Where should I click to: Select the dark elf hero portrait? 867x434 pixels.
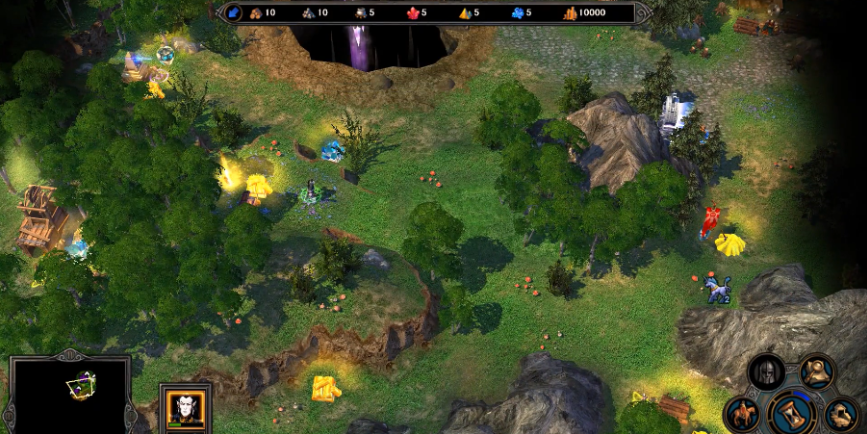click(x=185, y=409)
